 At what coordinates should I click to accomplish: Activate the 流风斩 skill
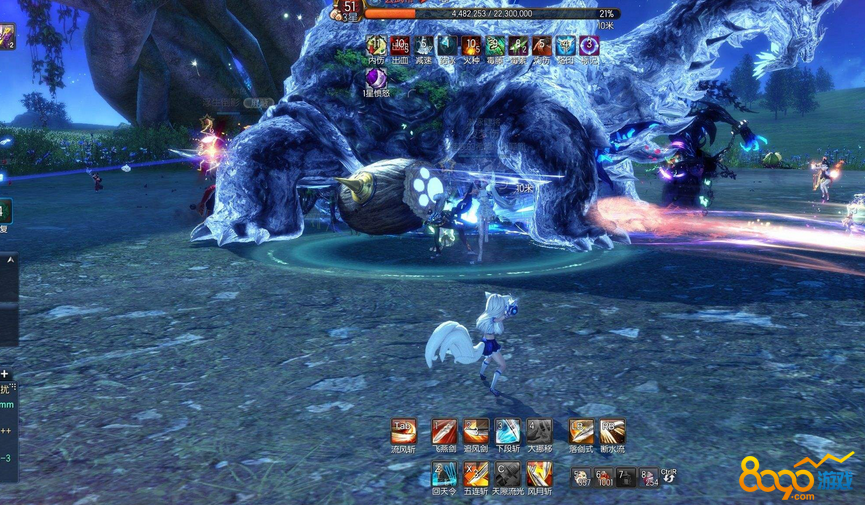point(403,431)
